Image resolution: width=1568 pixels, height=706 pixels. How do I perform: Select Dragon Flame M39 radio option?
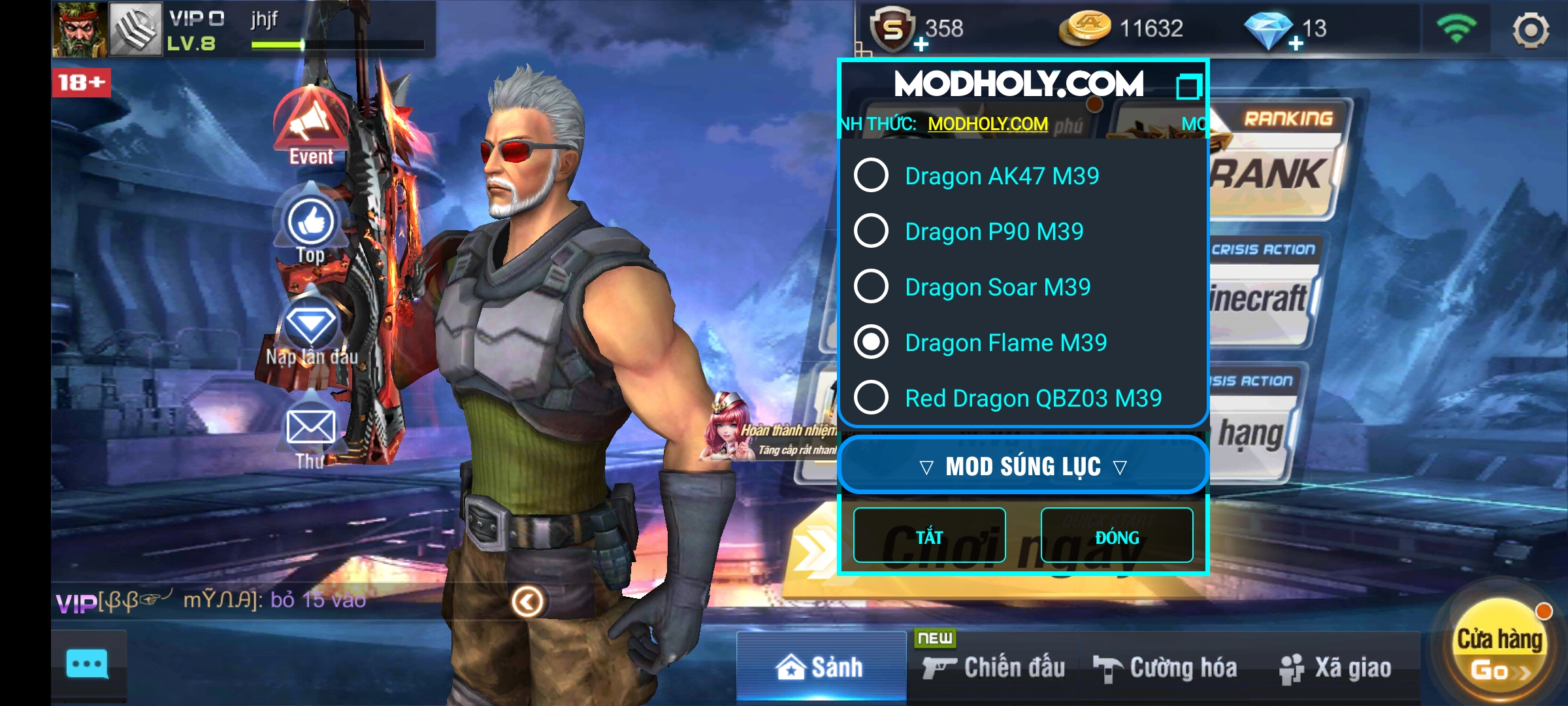[x=872, y=342]
